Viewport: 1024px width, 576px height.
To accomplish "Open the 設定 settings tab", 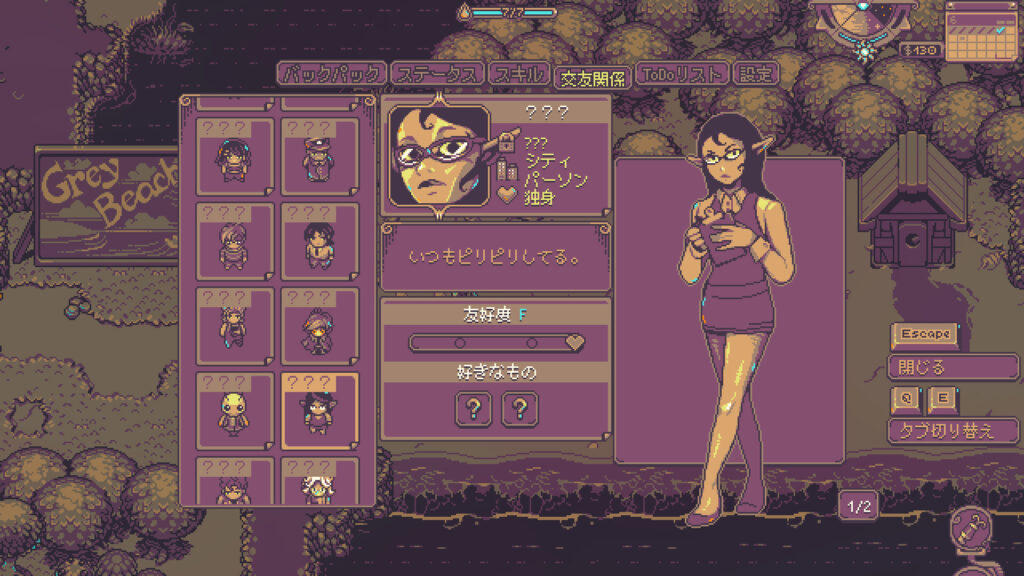I will point(755,74).
